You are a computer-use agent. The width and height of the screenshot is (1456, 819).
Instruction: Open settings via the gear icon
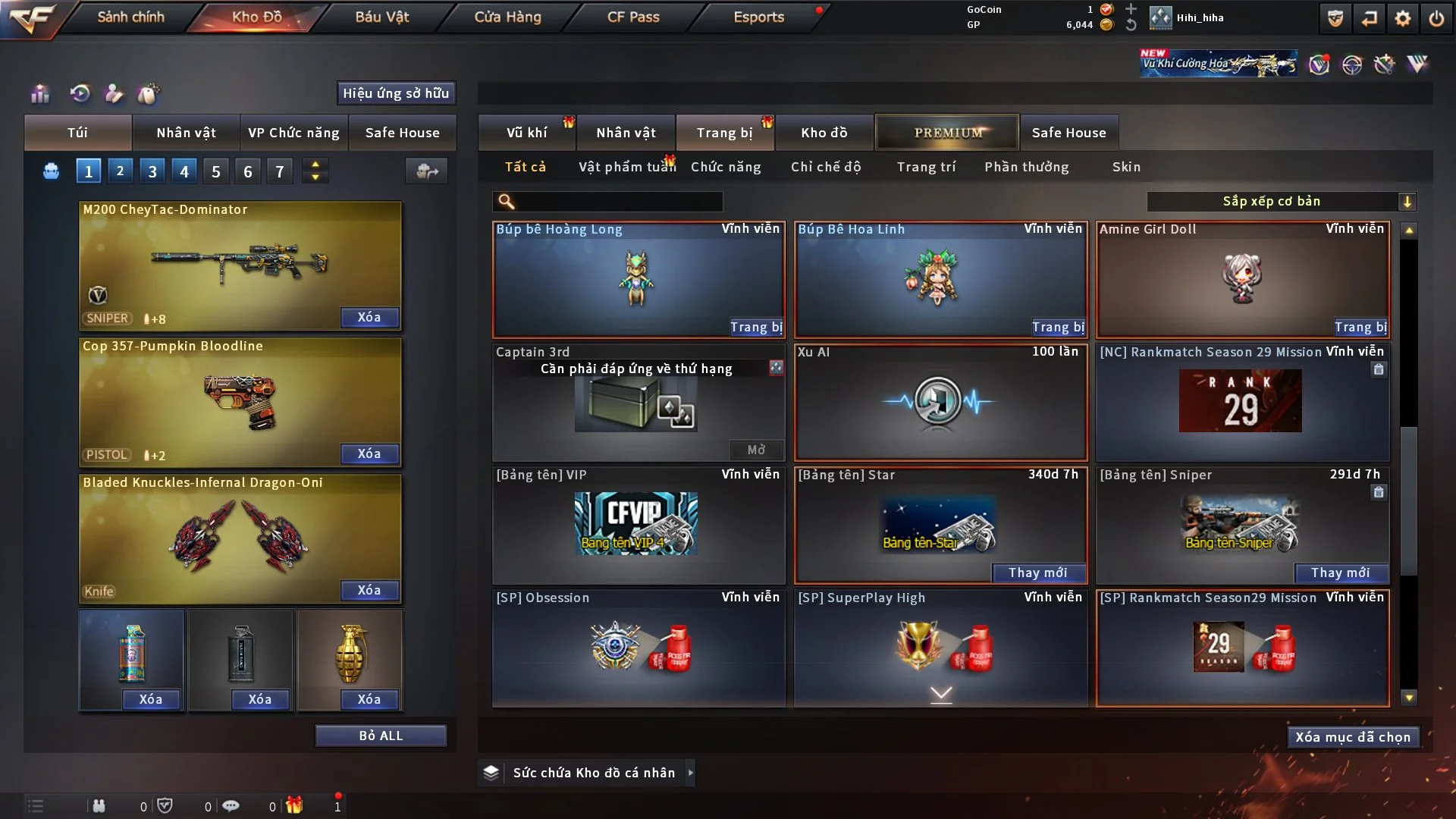tap(1402, 18)
